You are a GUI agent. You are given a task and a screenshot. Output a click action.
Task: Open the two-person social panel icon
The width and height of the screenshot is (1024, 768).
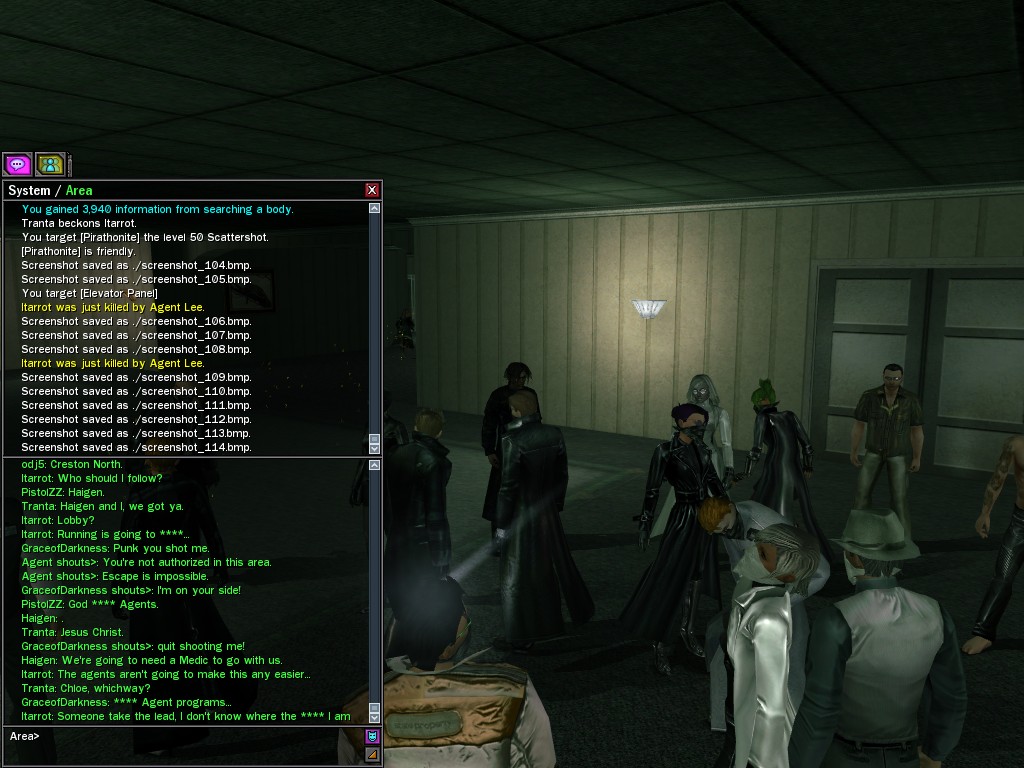pyautogui.click(x=50, y=165)
